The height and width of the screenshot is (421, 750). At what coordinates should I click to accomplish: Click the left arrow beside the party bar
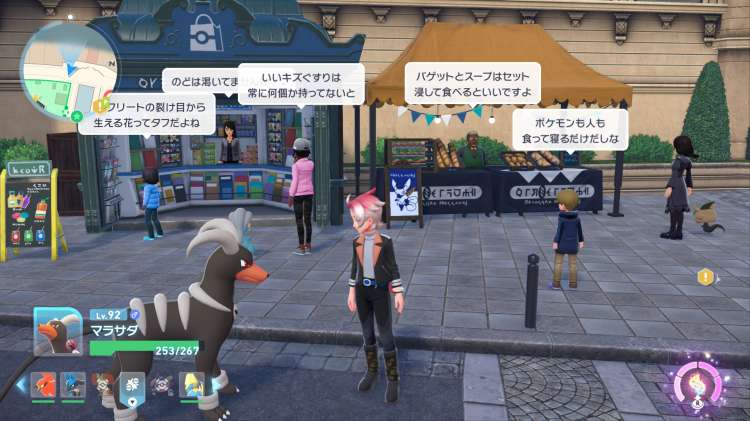coord(20,385)
